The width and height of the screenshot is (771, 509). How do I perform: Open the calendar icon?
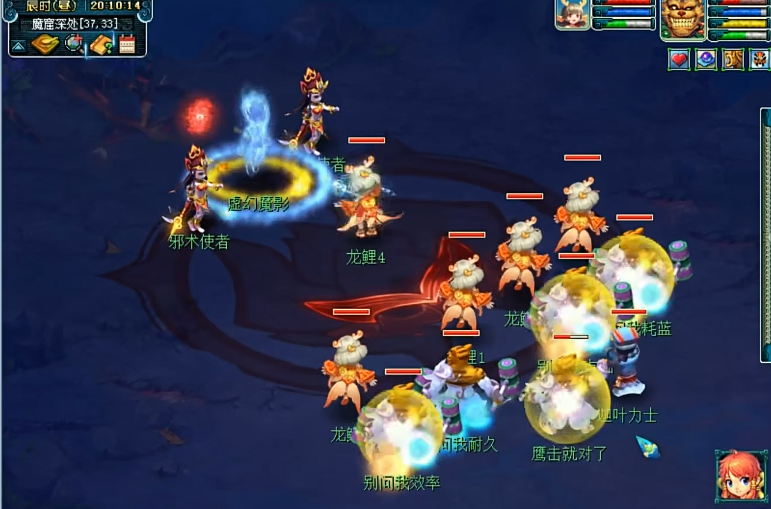pyautogui.click(x=127, y=44)
